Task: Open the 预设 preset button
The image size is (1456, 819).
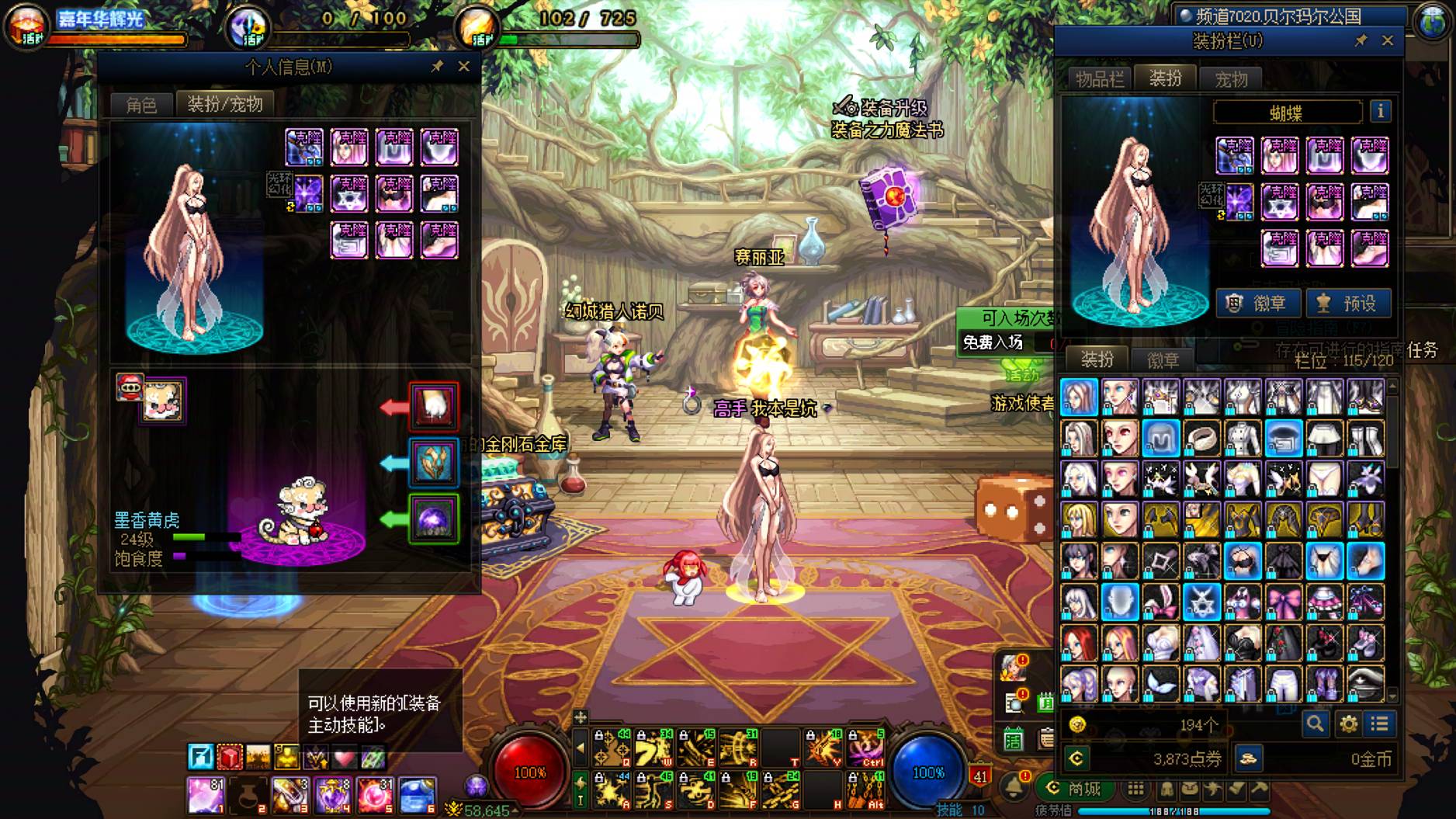Action: [x=1348, y=304]
